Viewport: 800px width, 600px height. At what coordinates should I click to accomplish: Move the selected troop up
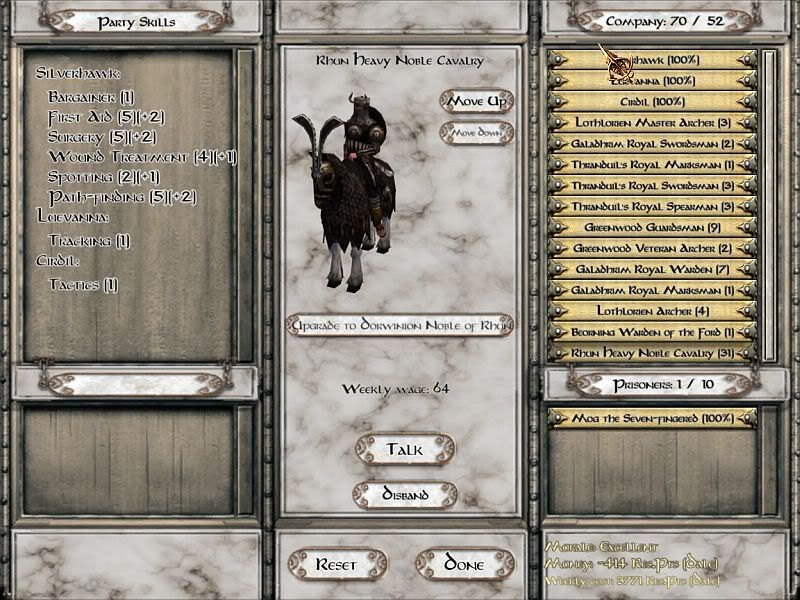pyautogui.click(x=476, y=102)
